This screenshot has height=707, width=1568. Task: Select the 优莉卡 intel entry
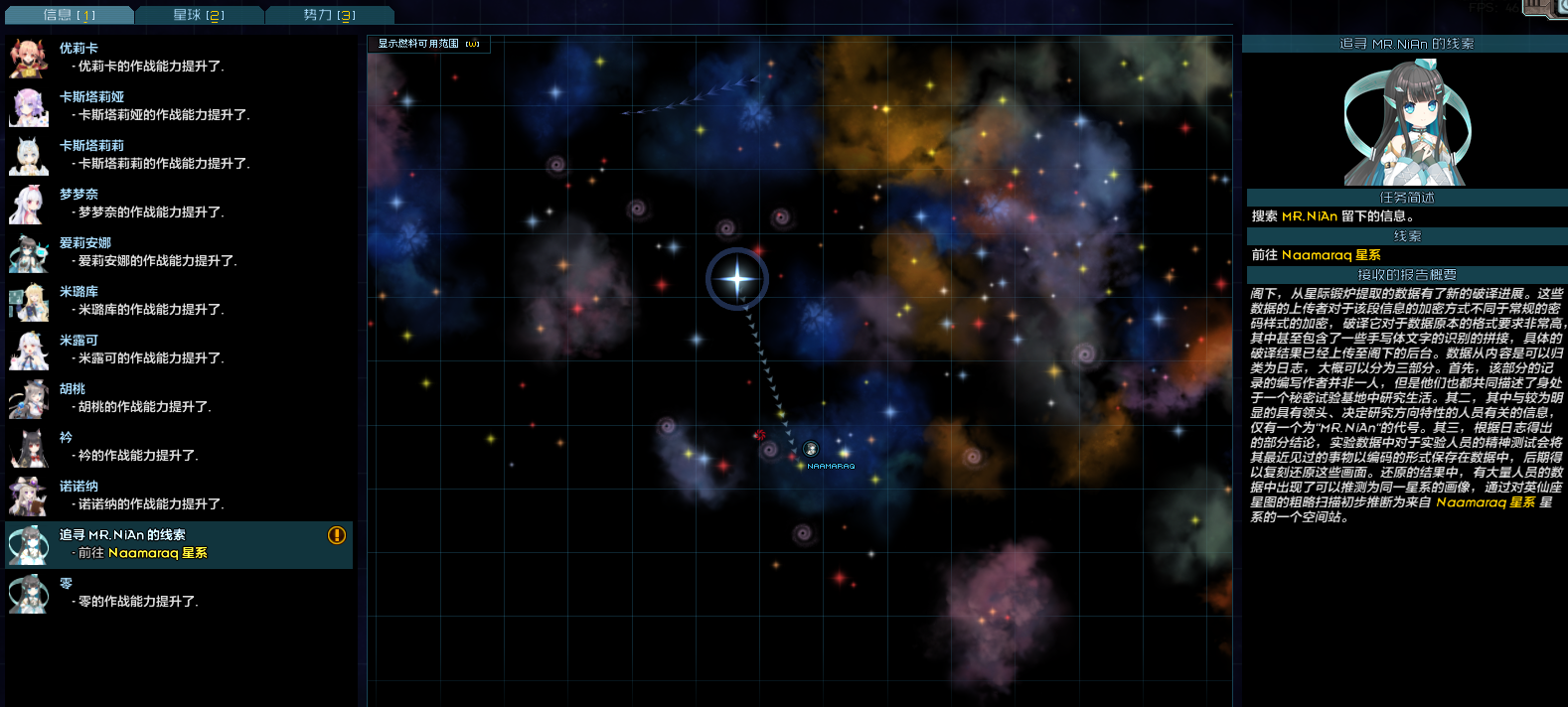click(x=179, y=58)
